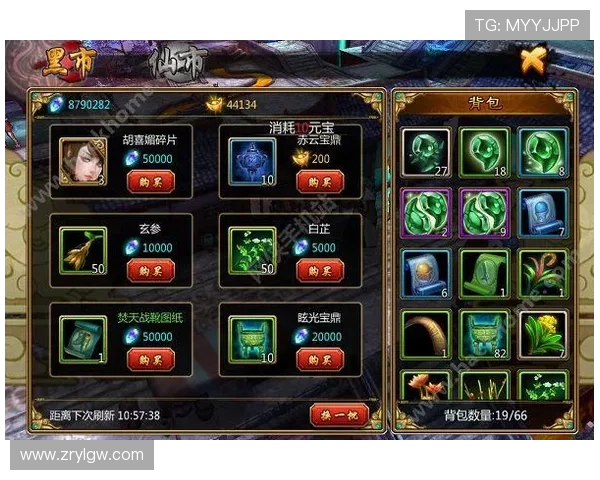
Task: Purchase the 焚天战靴图纸 blueprint
Action: 150,359
